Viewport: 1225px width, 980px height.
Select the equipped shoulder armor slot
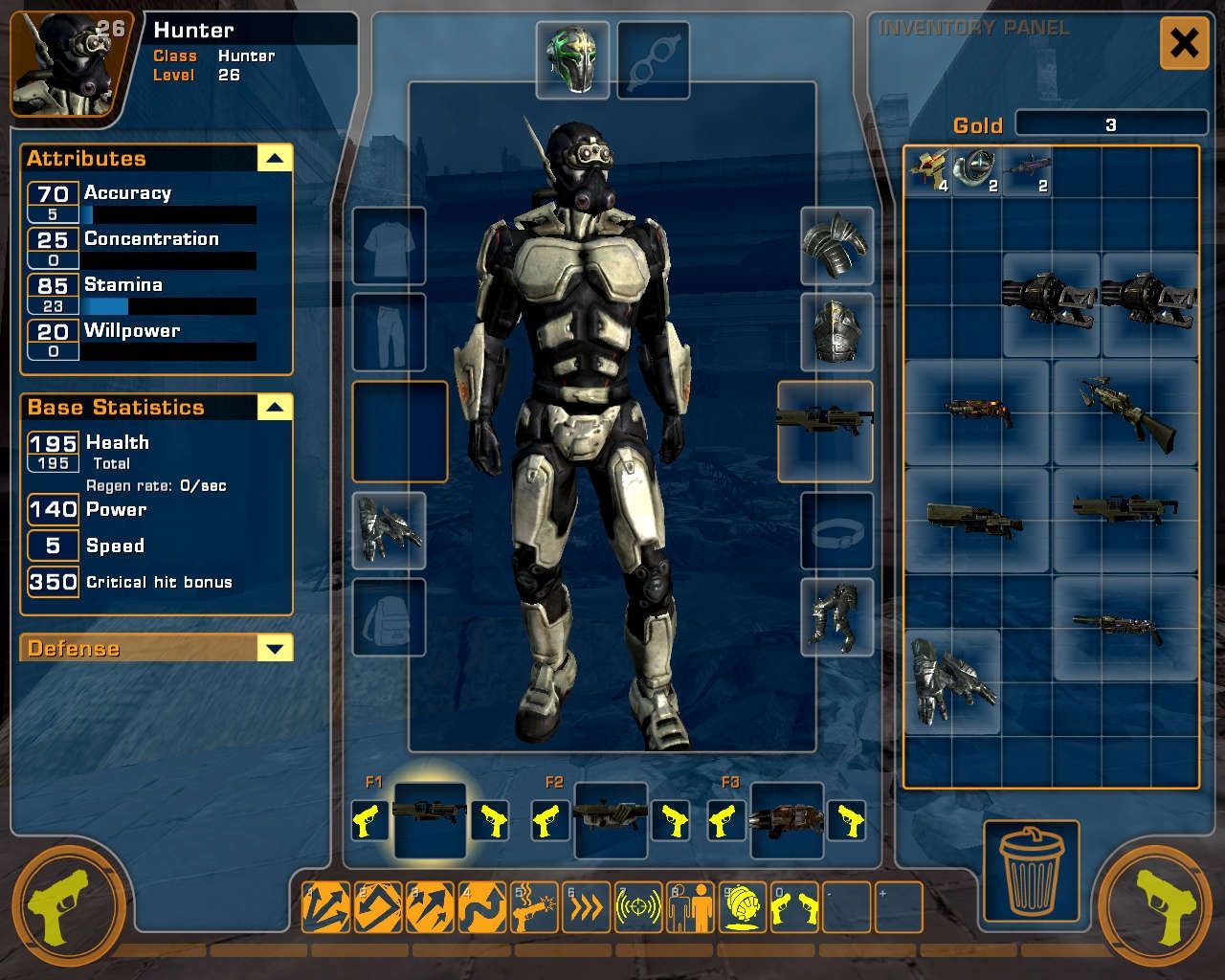pyautogui.click(x=836, y=246)
